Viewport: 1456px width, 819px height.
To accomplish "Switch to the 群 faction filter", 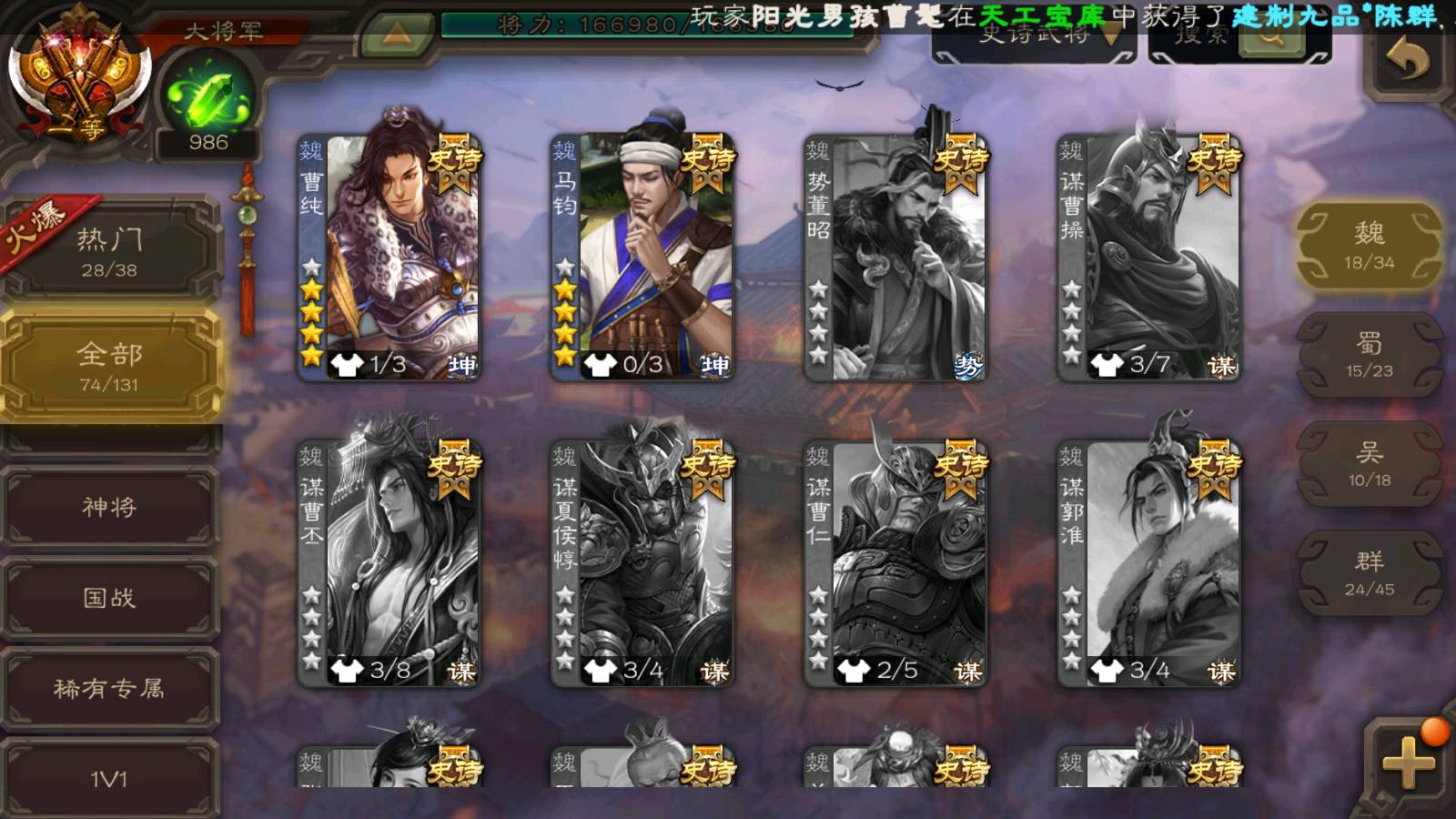I will [1369, 573].
